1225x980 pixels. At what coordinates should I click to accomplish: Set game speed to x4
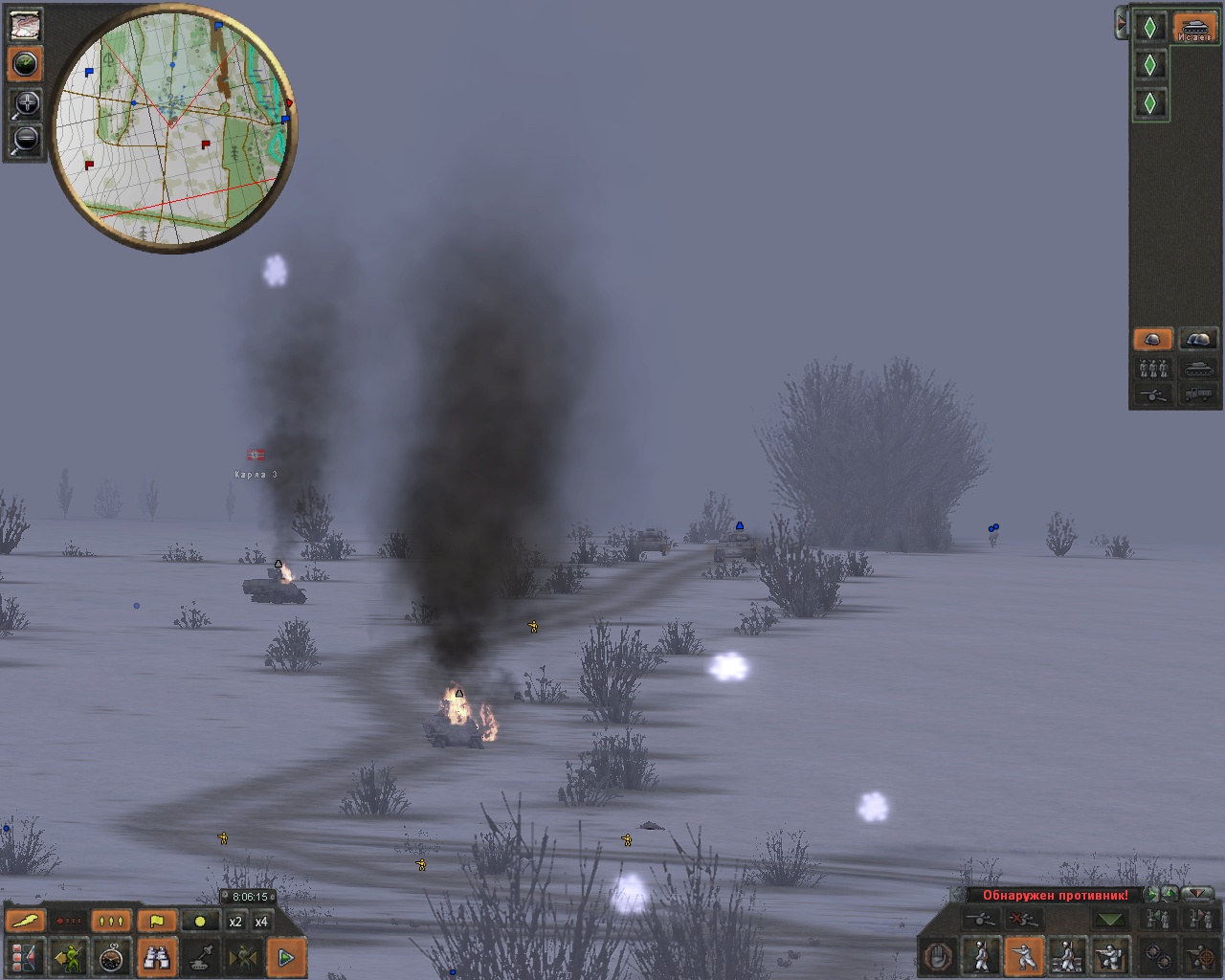coord(261,922)
